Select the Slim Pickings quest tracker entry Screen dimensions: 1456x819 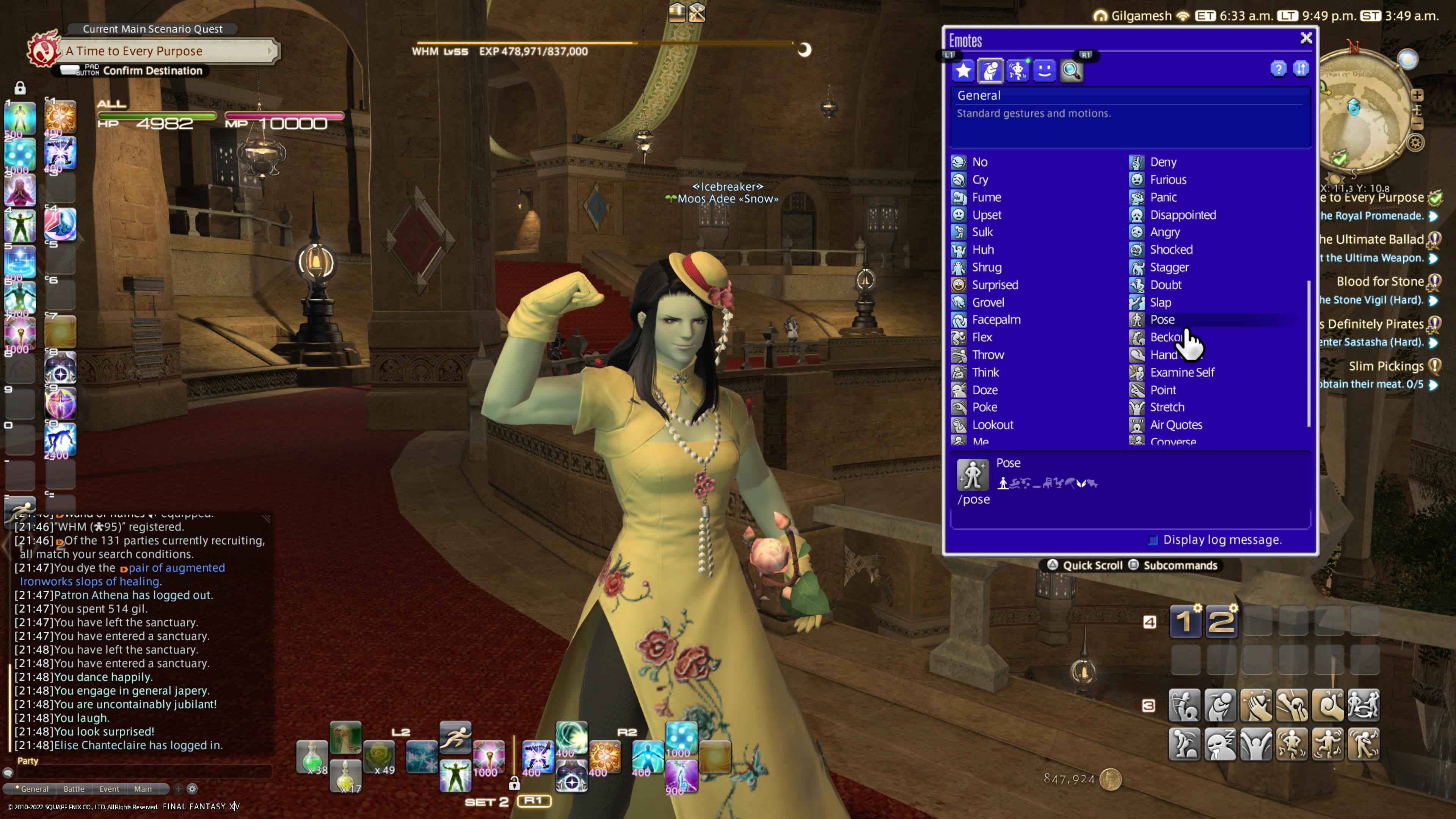click(x=1386, y=366)
